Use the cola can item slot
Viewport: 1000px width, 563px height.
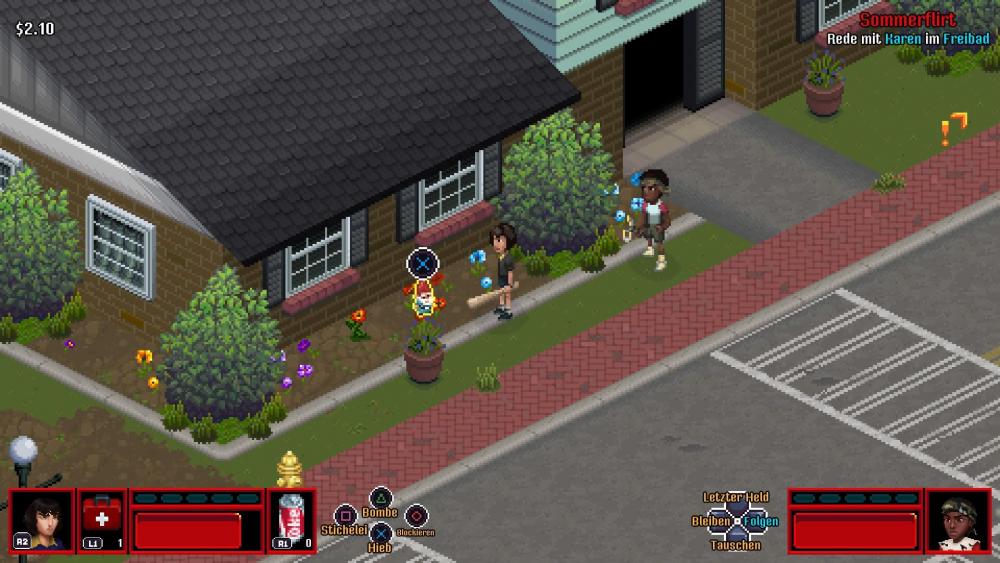[292, 520]
